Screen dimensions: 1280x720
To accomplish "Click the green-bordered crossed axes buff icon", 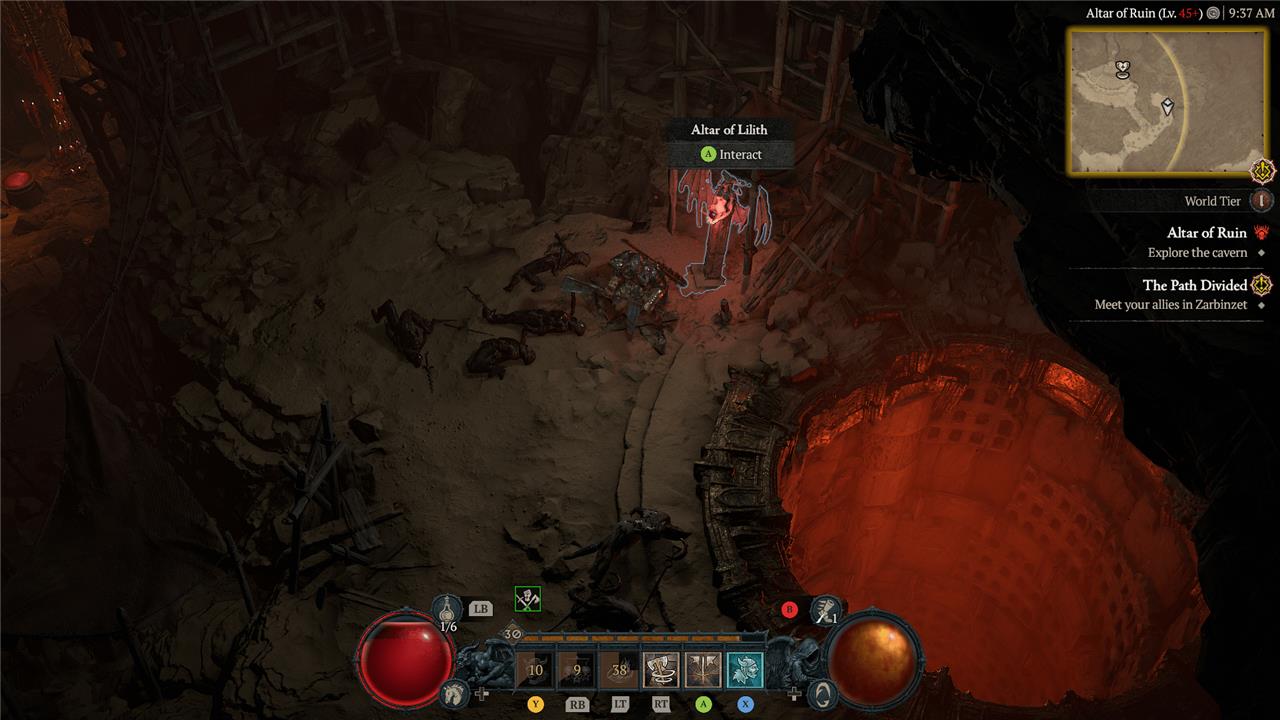I will 527,599.
